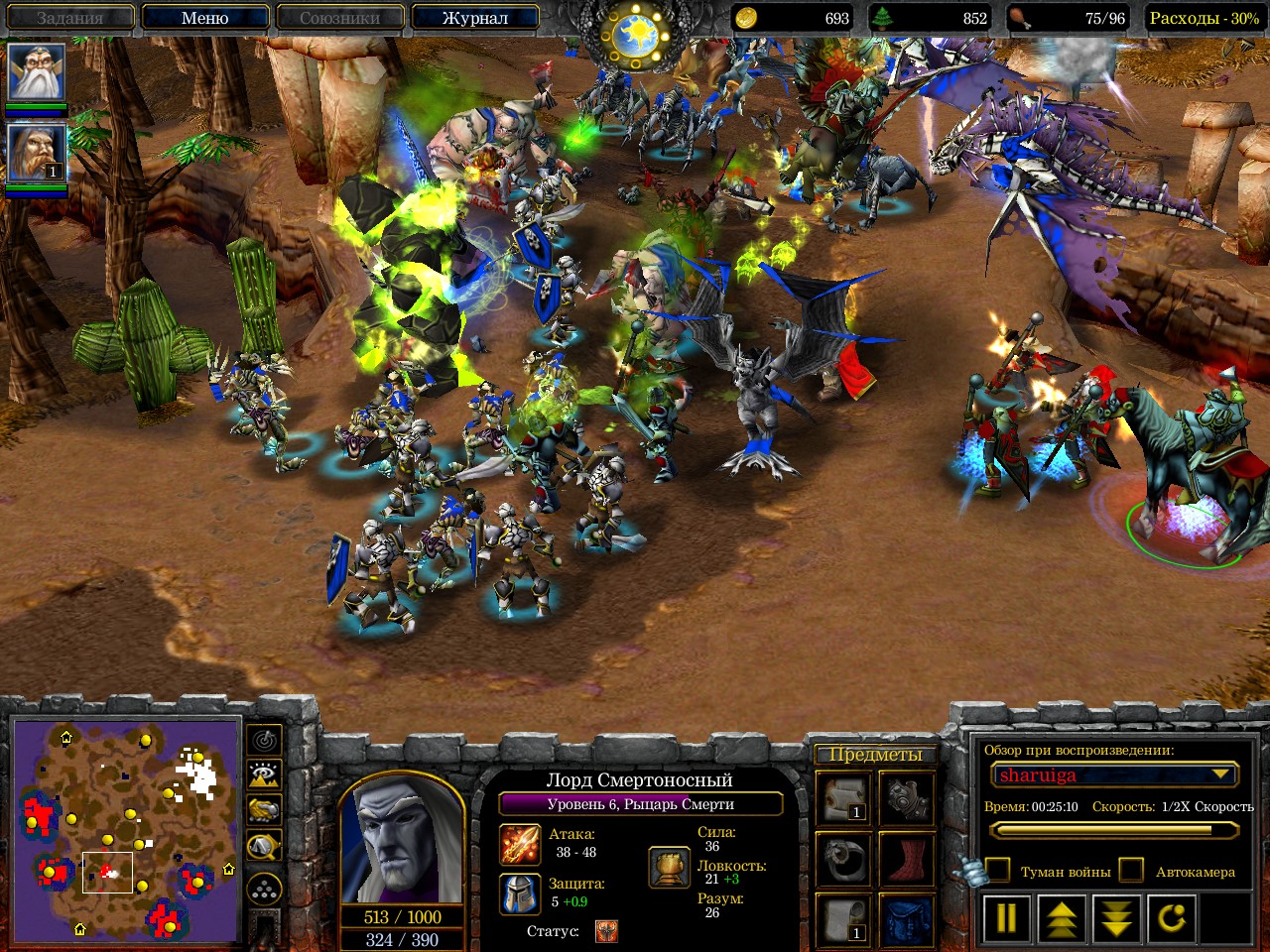This screenshot has width=1270, height=952.
Task: Toggle the formation movement button
Action: pyautogui.click(x=264, y=890)
